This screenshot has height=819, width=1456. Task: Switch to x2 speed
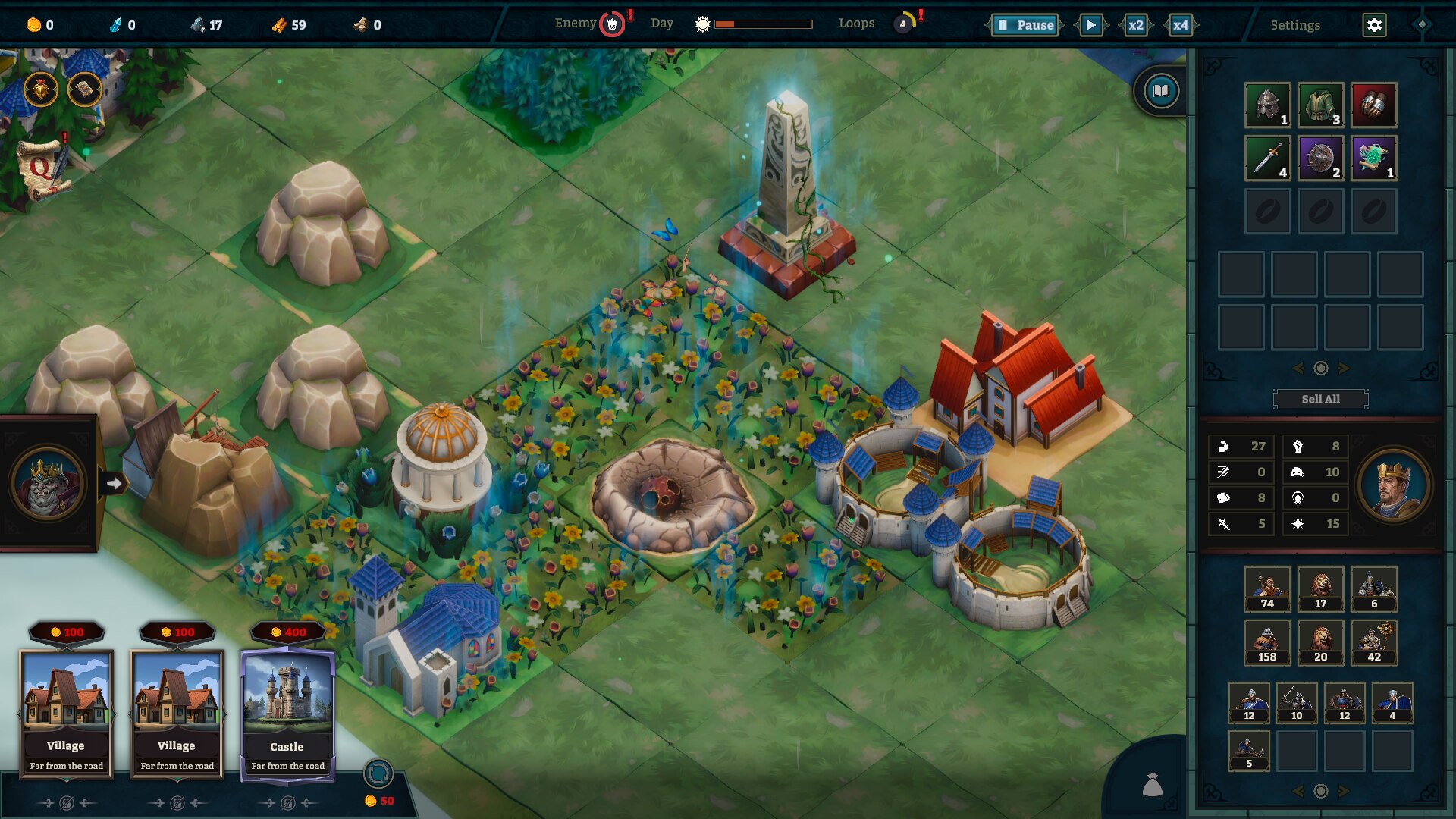pos(1135,25)
